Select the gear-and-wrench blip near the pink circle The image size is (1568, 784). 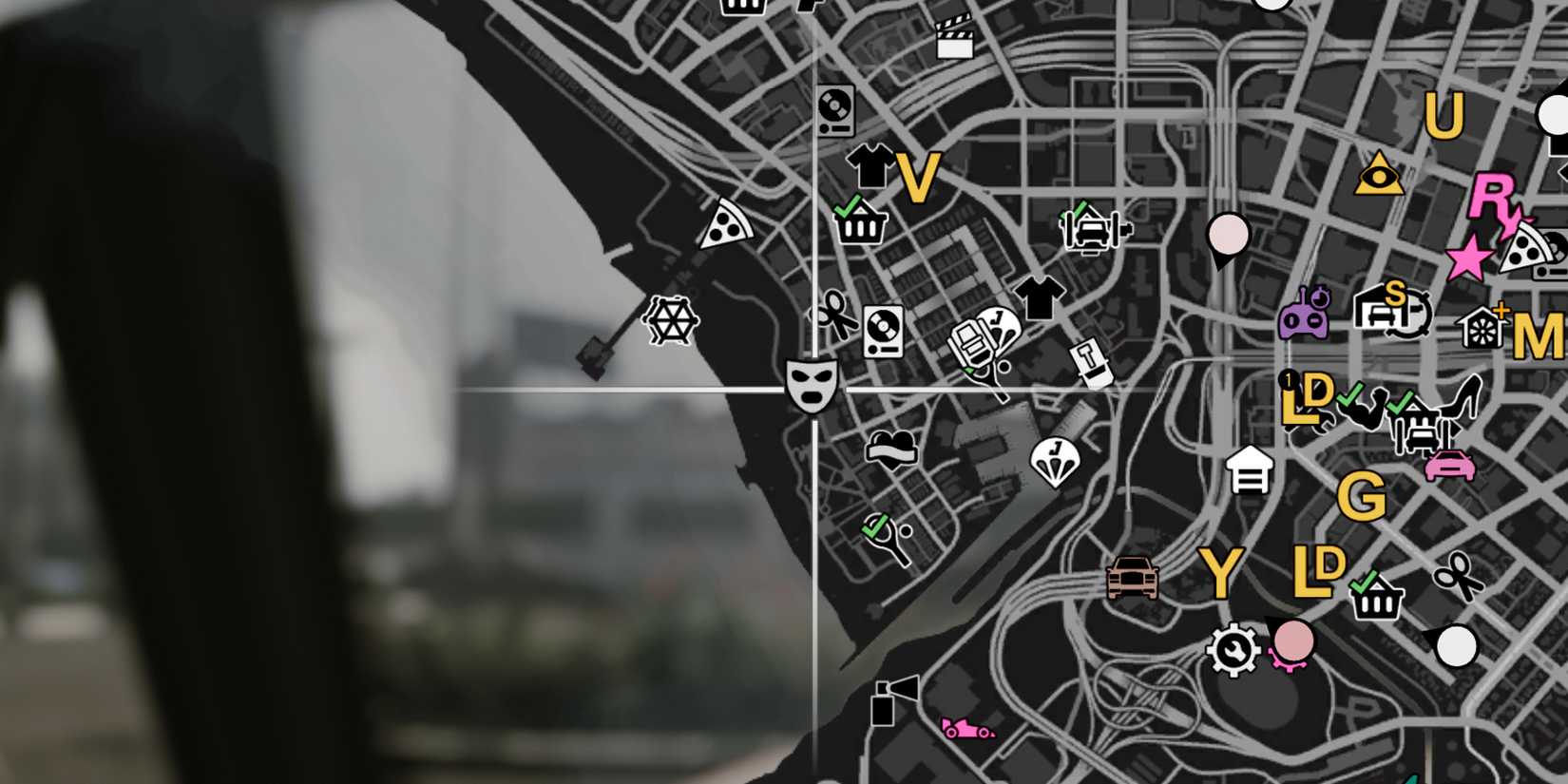tap(1235, 651)
